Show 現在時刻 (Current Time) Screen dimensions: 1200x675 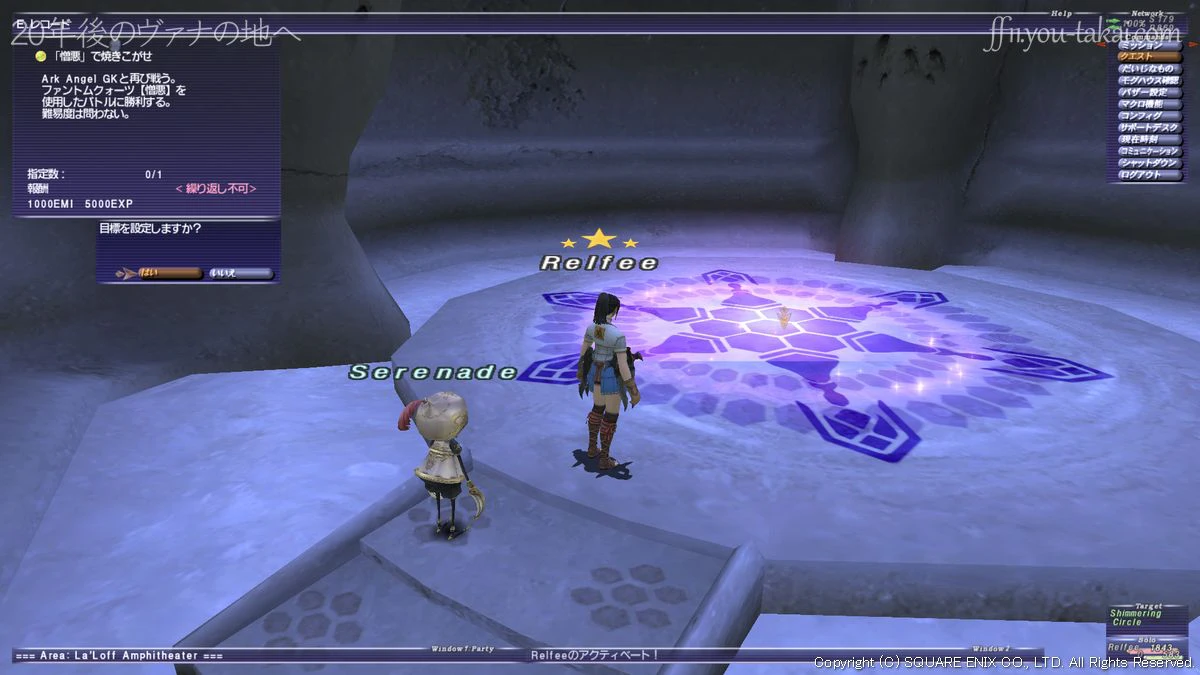(1149, 140)
